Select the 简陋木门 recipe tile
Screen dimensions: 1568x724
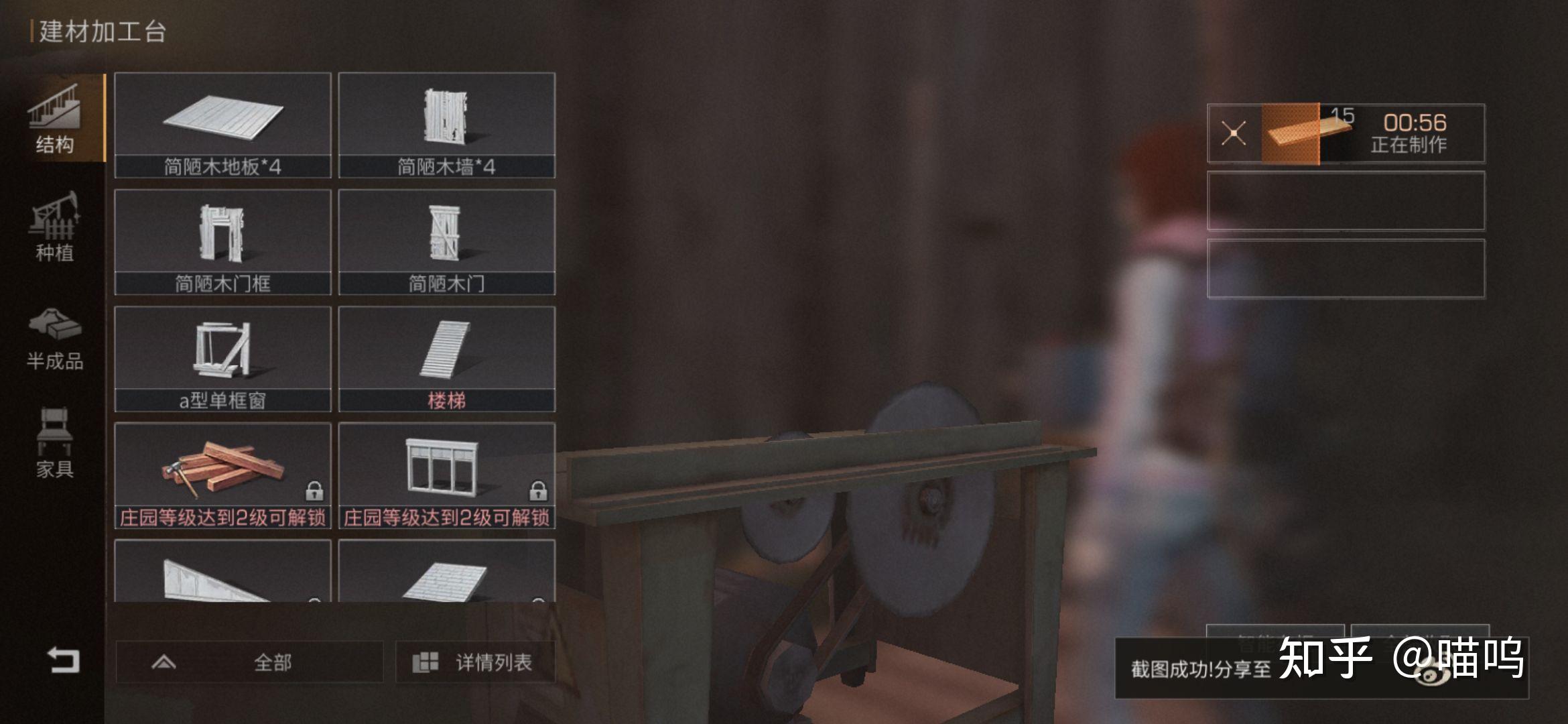(446, 241)
